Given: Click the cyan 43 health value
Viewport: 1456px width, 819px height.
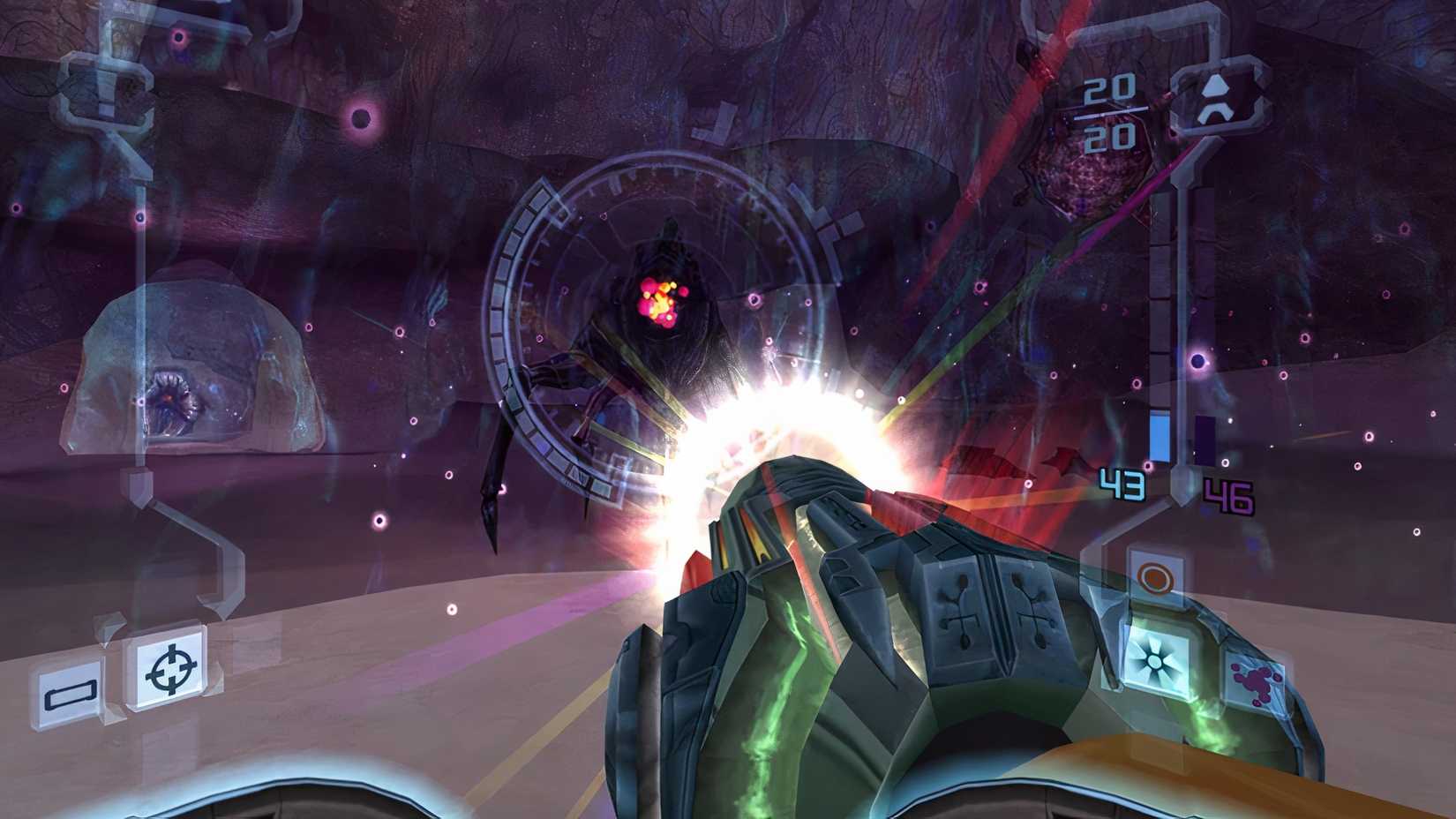Looking at the screenshot, I should (x=1122, y=484).
